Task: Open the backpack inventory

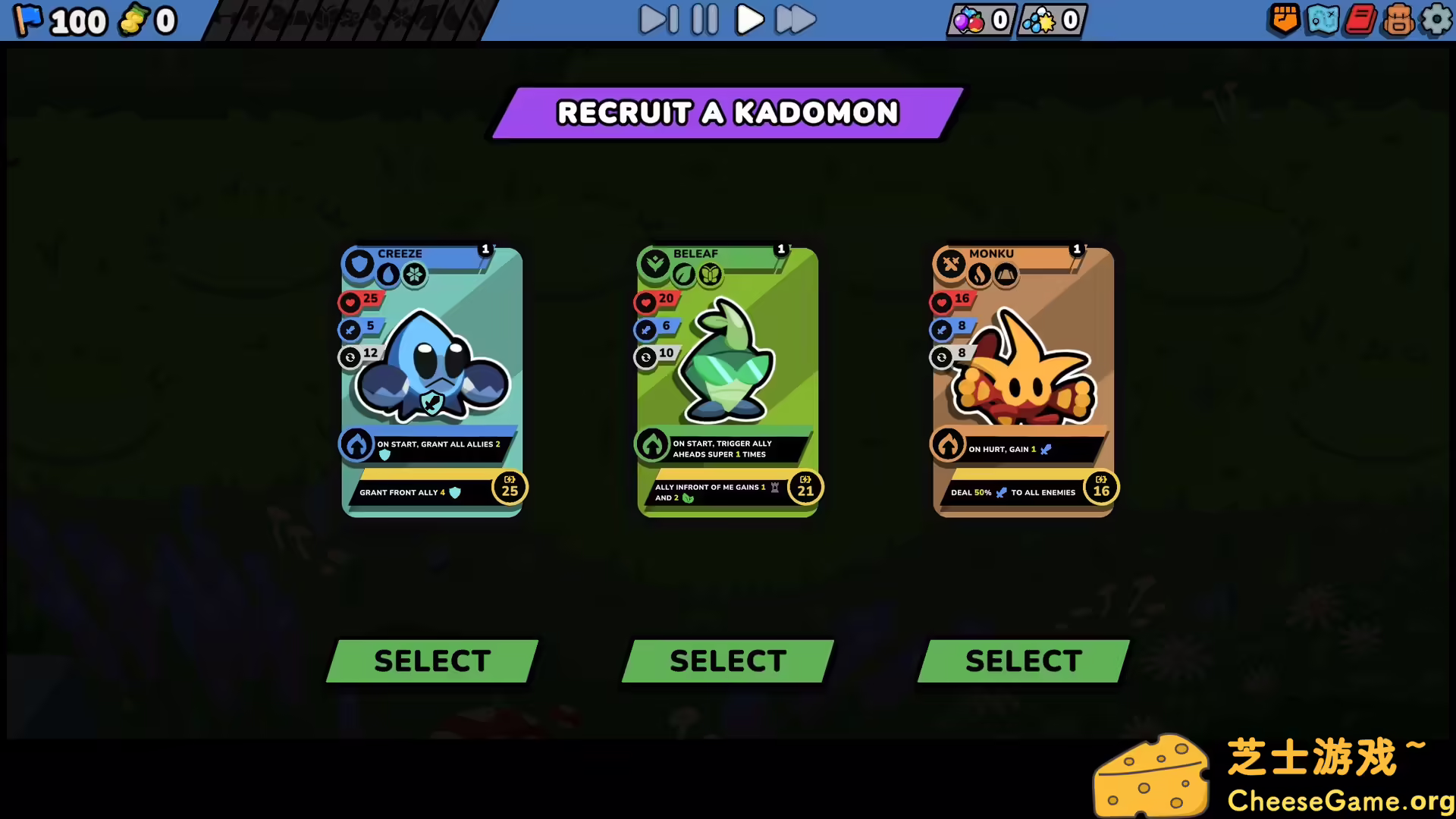Action: 1398,20
